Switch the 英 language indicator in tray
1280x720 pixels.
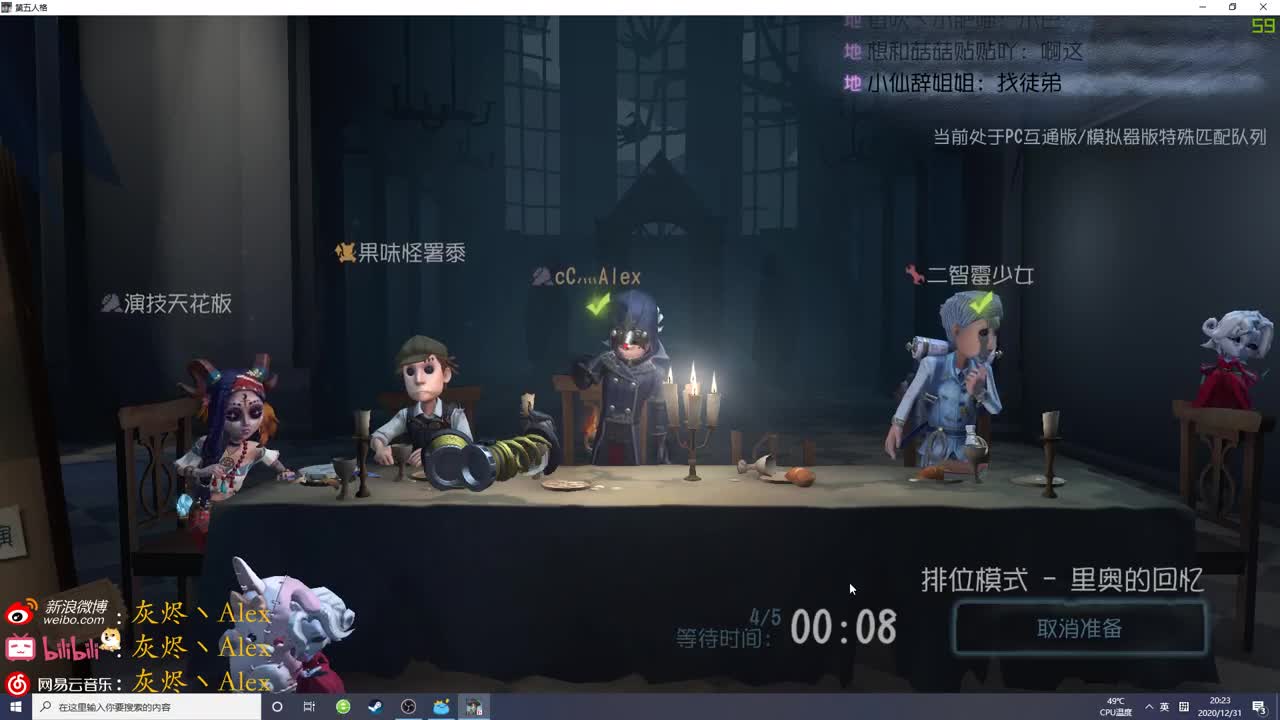pos(1166,707)
